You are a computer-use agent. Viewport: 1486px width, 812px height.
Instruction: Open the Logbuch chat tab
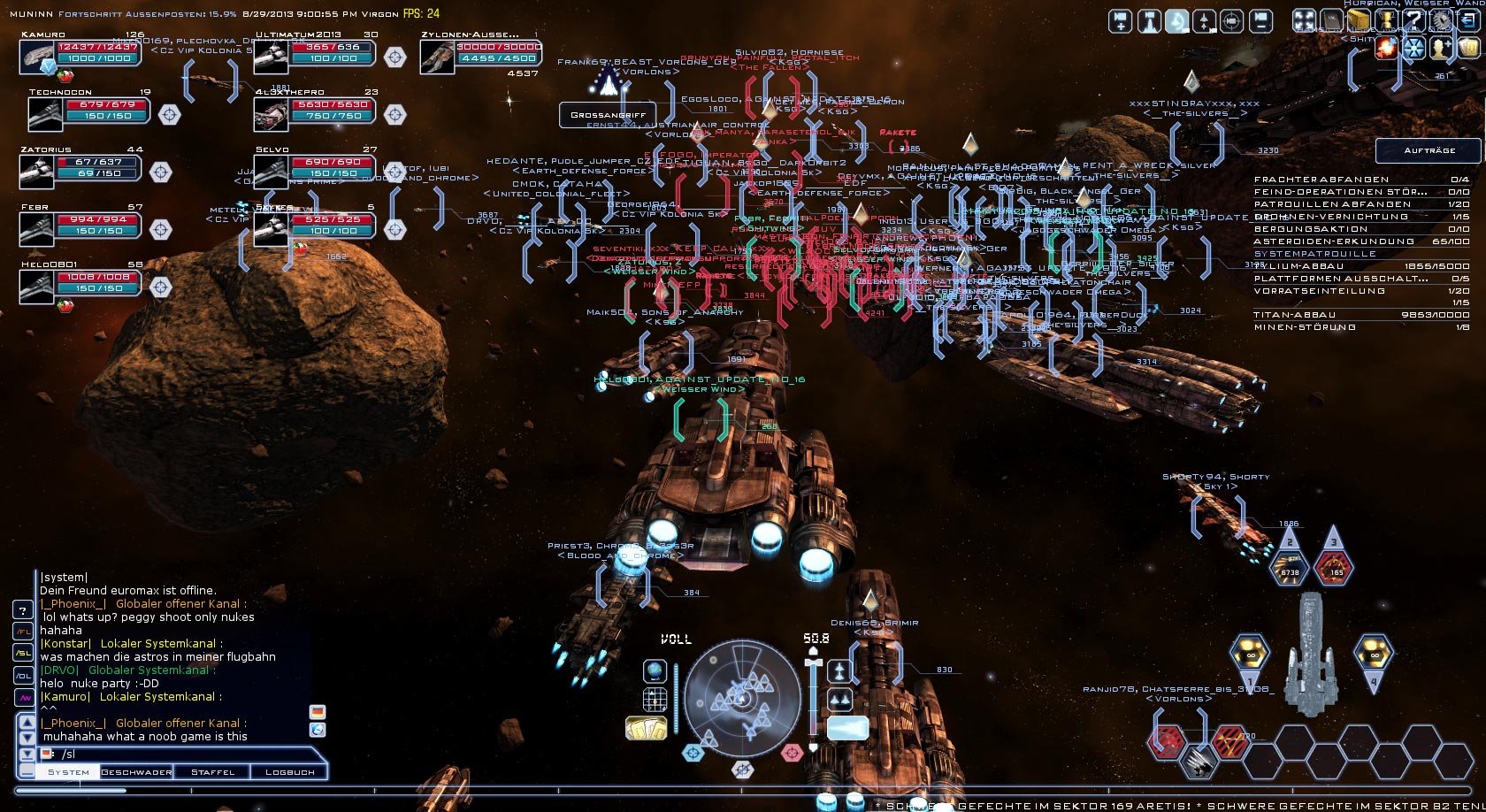(289, 772)
